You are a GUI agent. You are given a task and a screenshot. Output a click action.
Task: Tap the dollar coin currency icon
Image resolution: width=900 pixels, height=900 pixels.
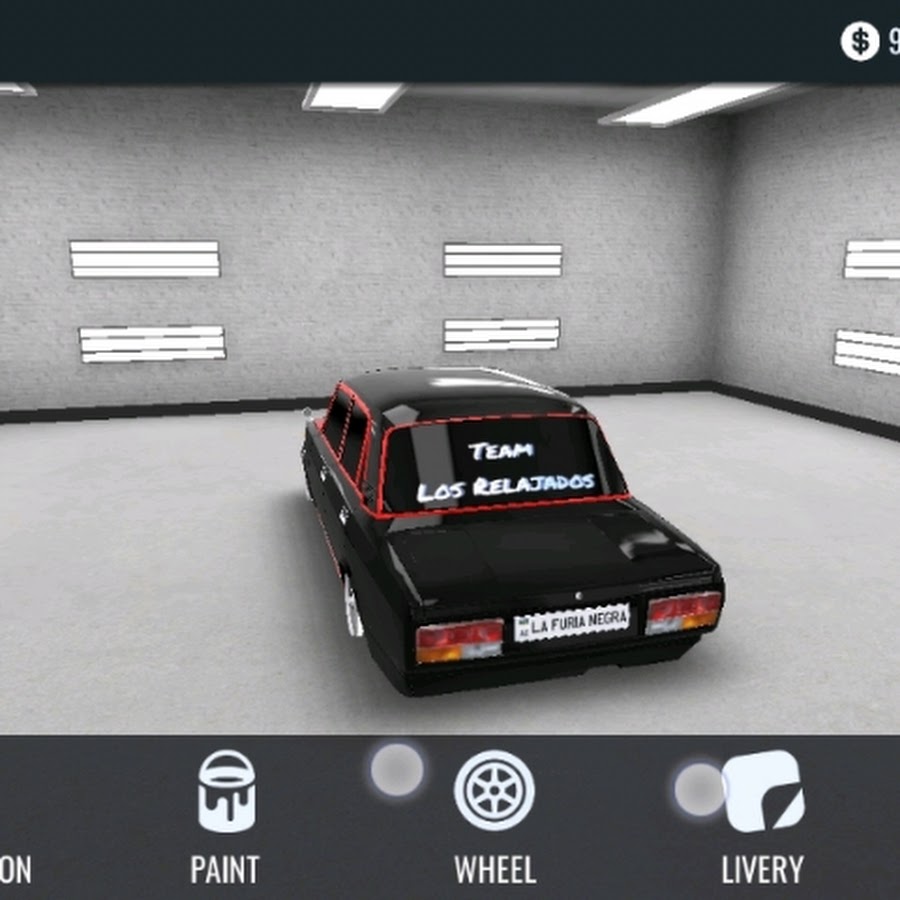coord(859,41)
